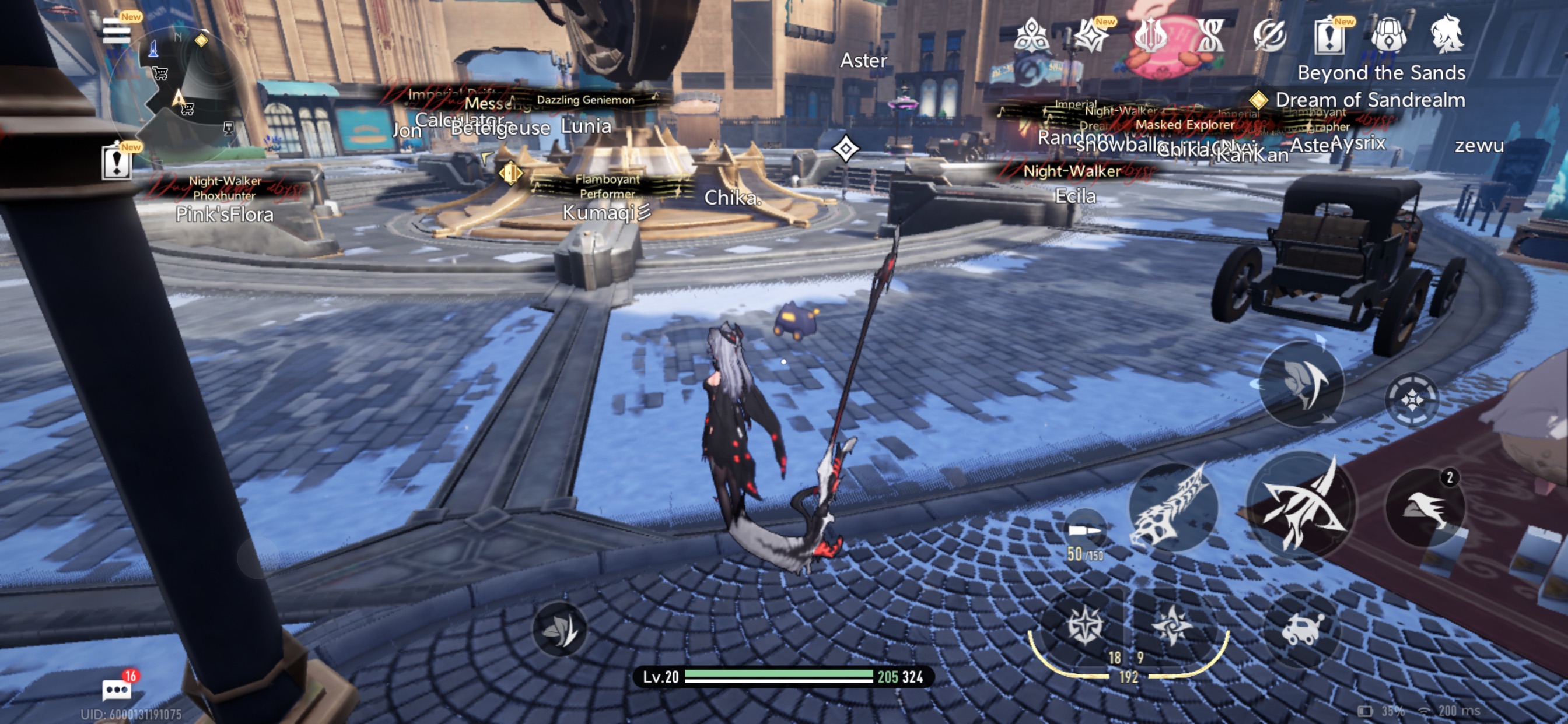Tap the crosshair aim button
Viewport: 1568px width, 724px height.
click(x=1412, y=400)
